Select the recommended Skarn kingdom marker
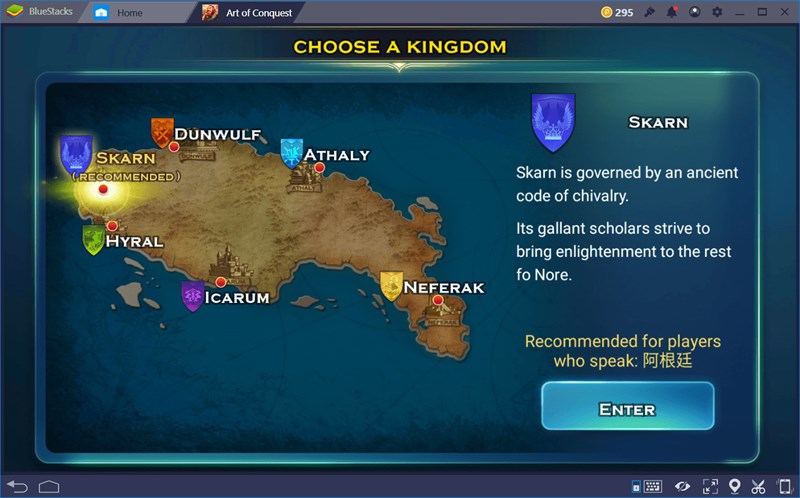This screenshot has height=498, width=800. [x=102, y=188]
